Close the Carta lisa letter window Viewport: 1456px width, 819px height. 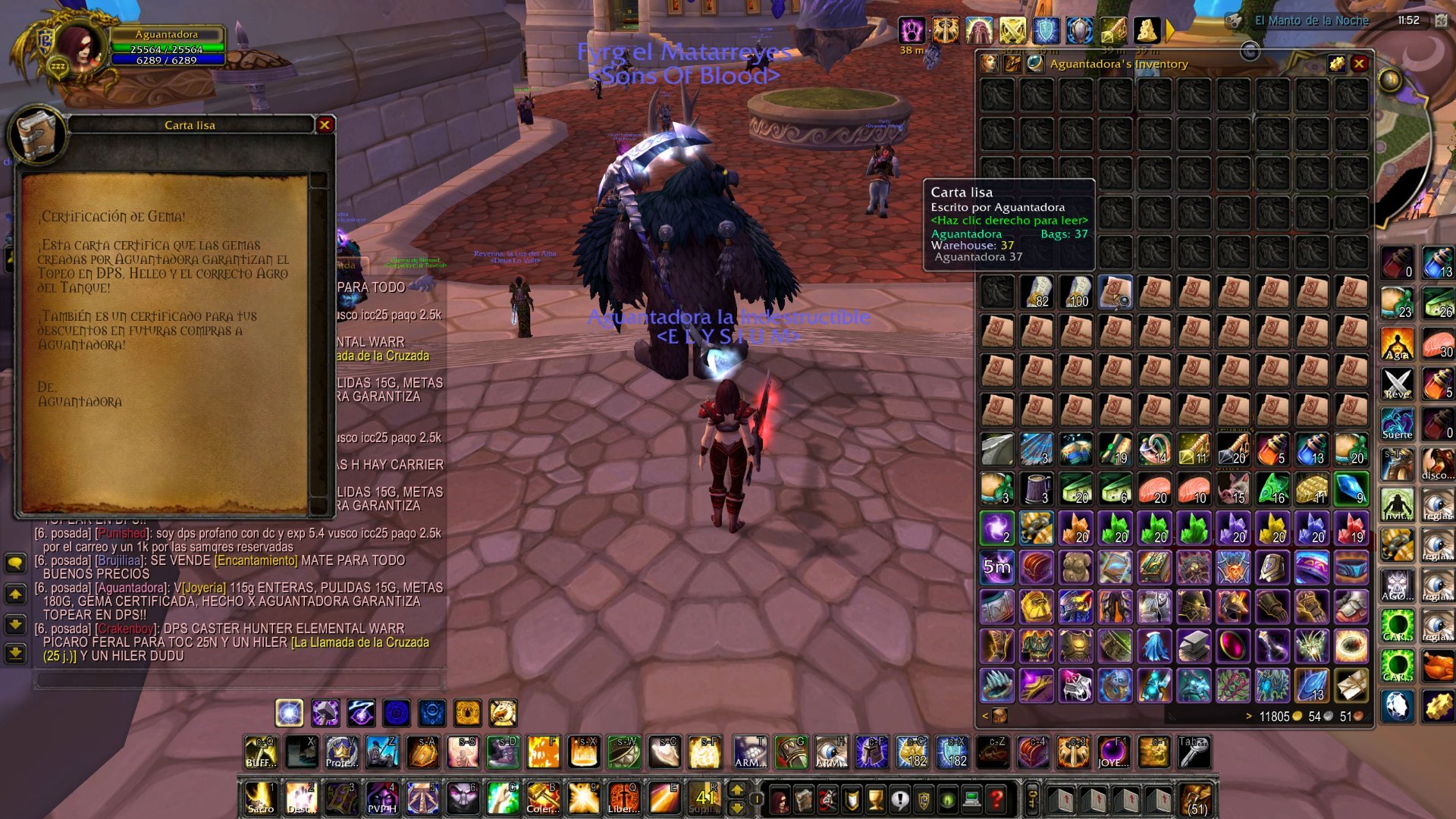click(x=325, y=125)
